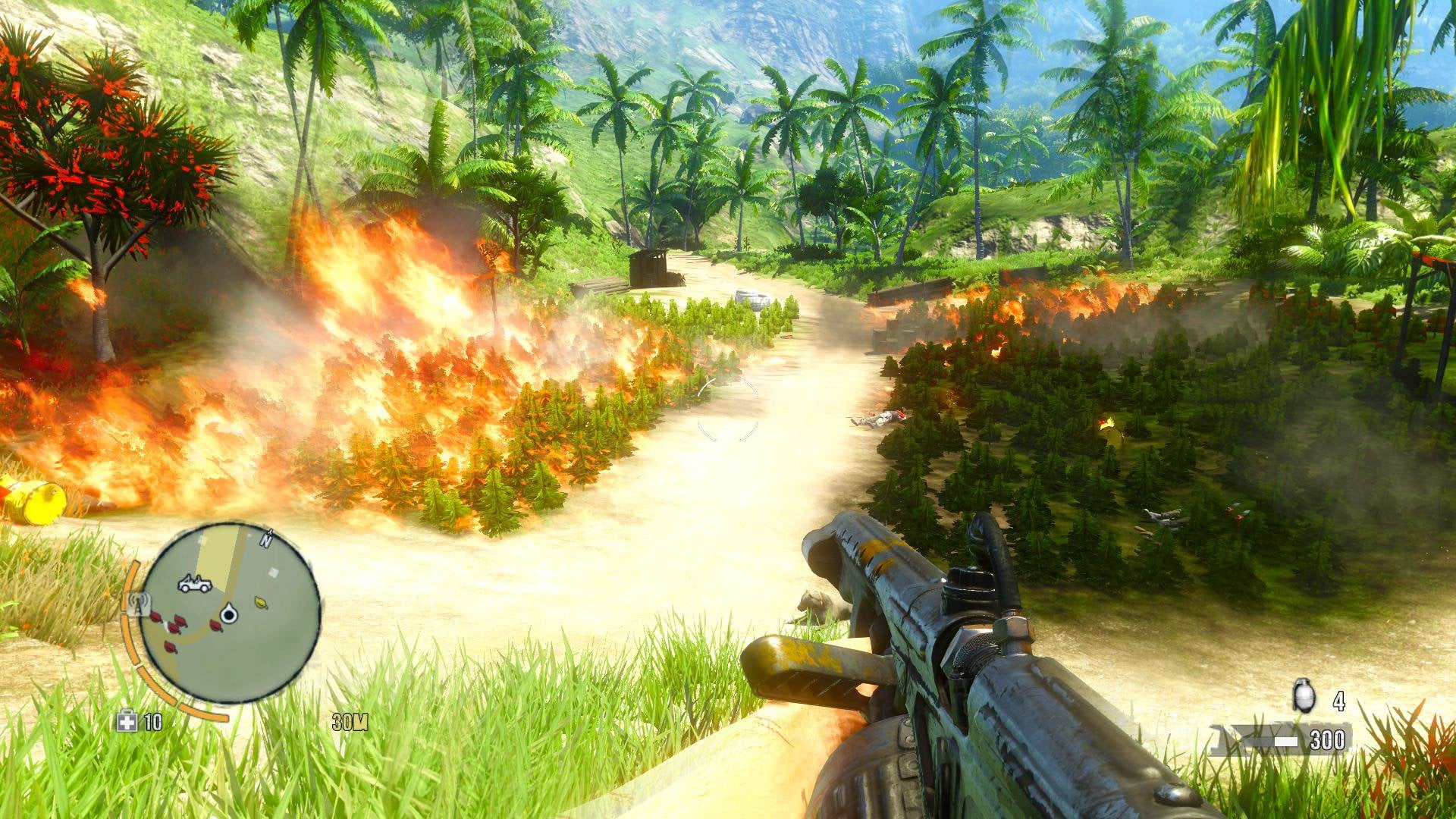This screenshot has height=819, width=1456.
Task: Select the yellow waypoint marker on the minimap
Action: [x=260, y=602]
